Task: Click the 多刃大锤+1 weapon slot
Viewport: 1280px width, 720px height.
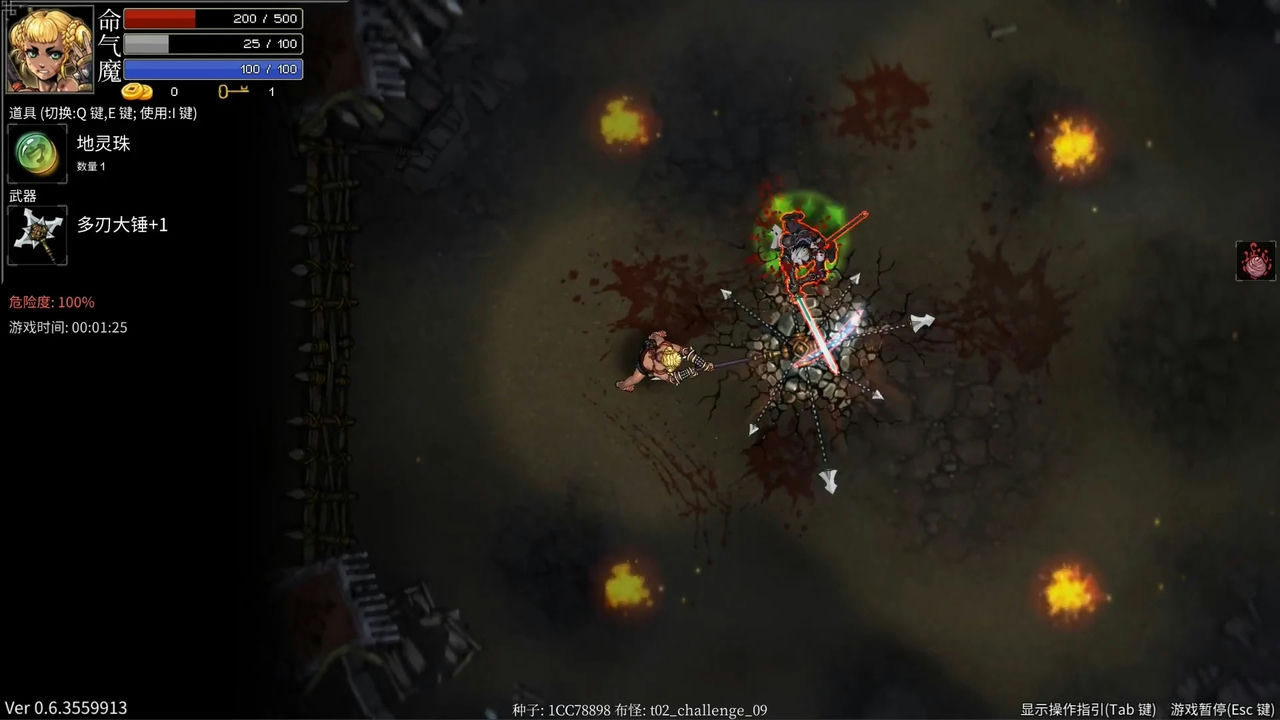Action: click(x=37, y=235)
